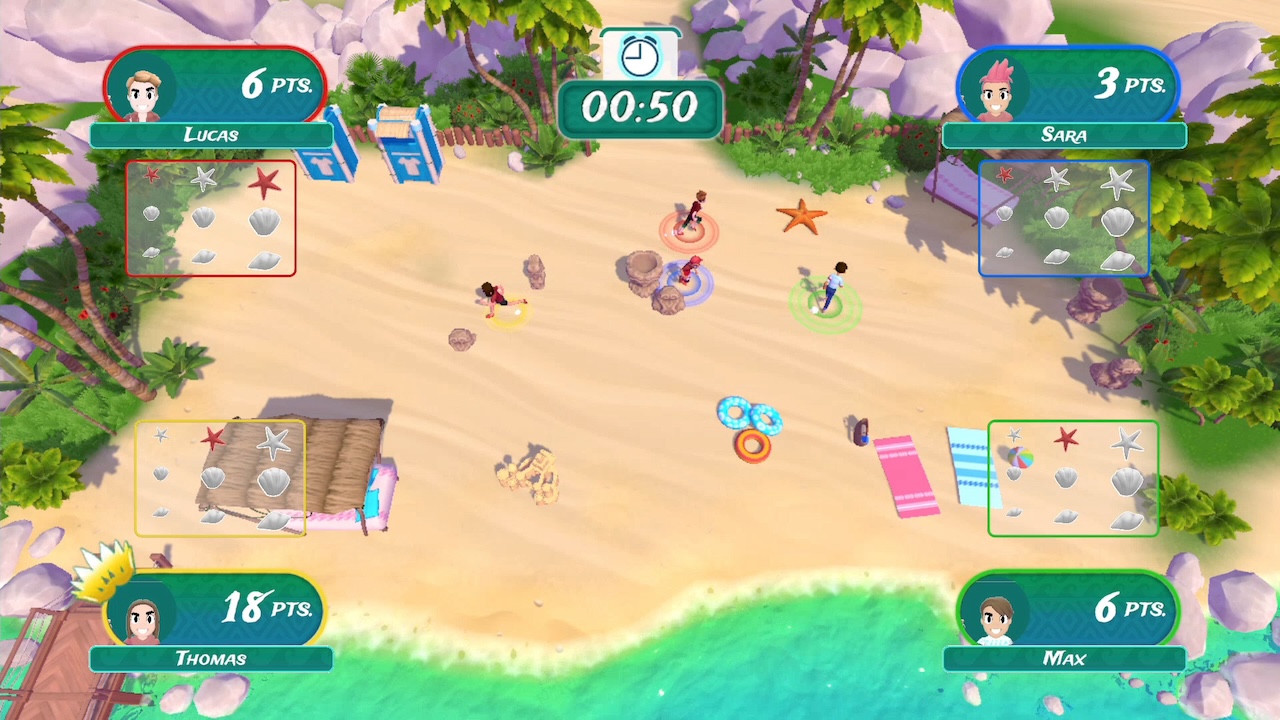Screen dimensions: 1280x720
Task: Select the large red starfish in Lucas's grid
Action: coord(264,182)
